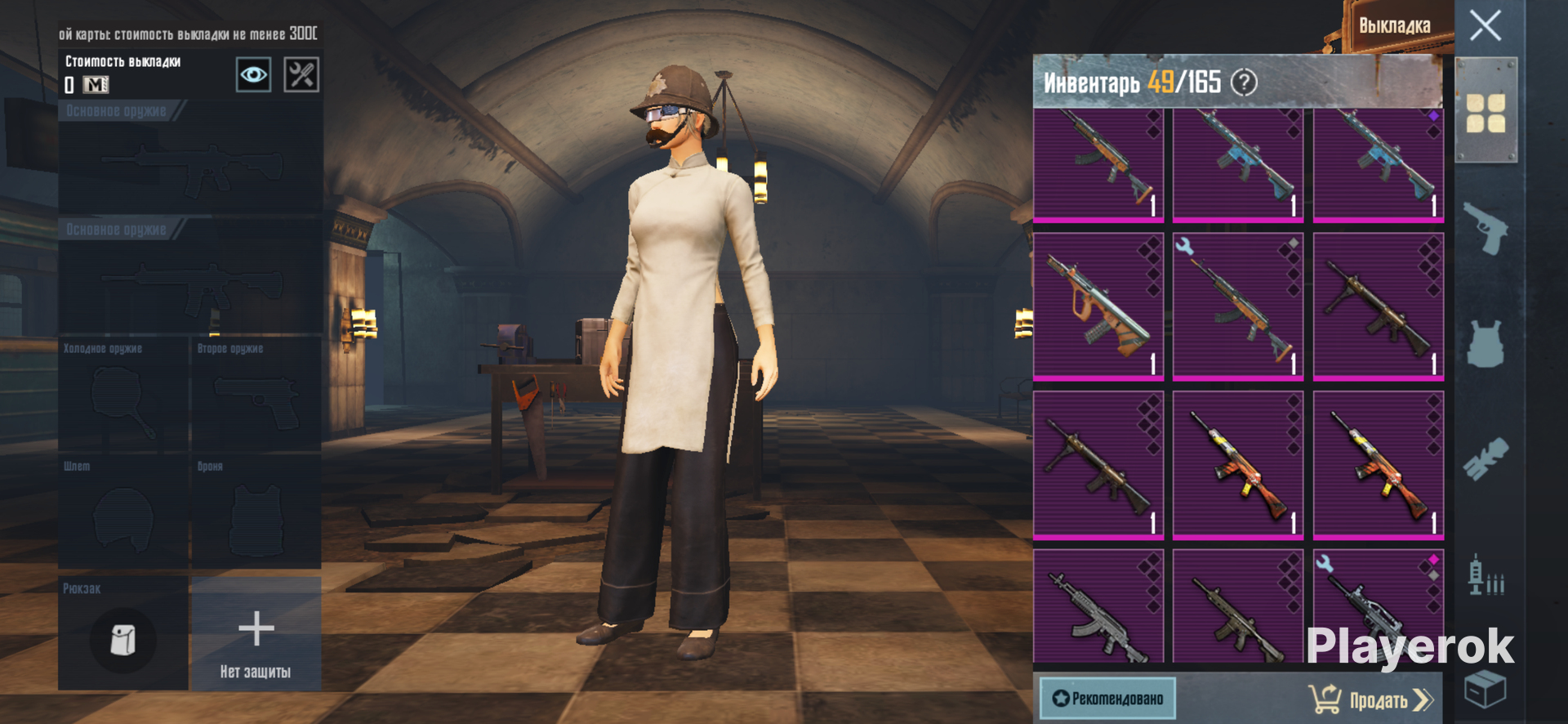
Task: Open Продать to sell items
Action: (x=1371, y=699)
